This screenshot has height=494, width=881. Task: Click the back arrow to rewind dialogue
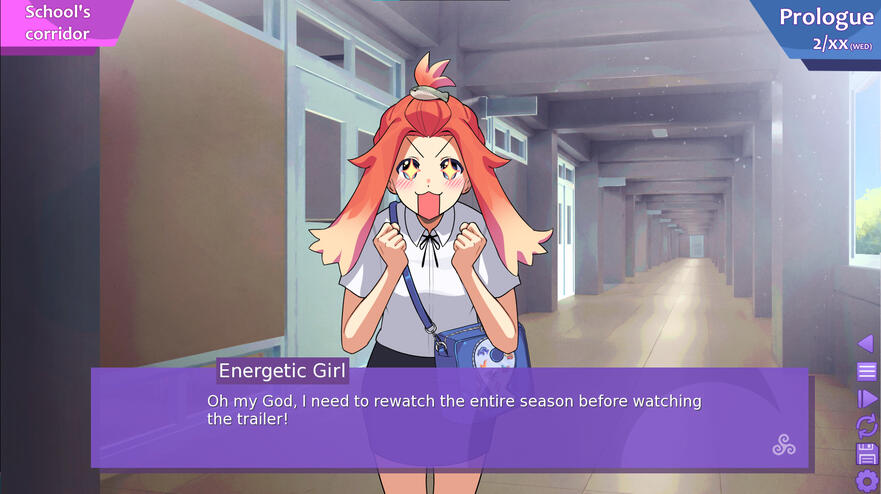tap(866, 344)
